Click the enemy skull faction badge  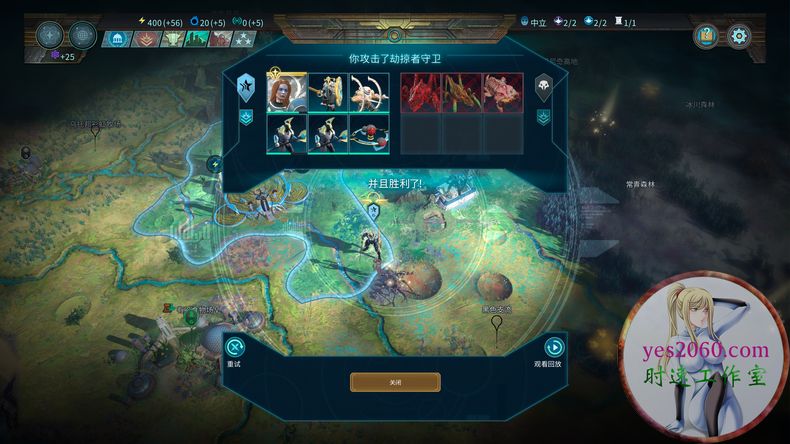pyautogui.click(x=543, y=87)
